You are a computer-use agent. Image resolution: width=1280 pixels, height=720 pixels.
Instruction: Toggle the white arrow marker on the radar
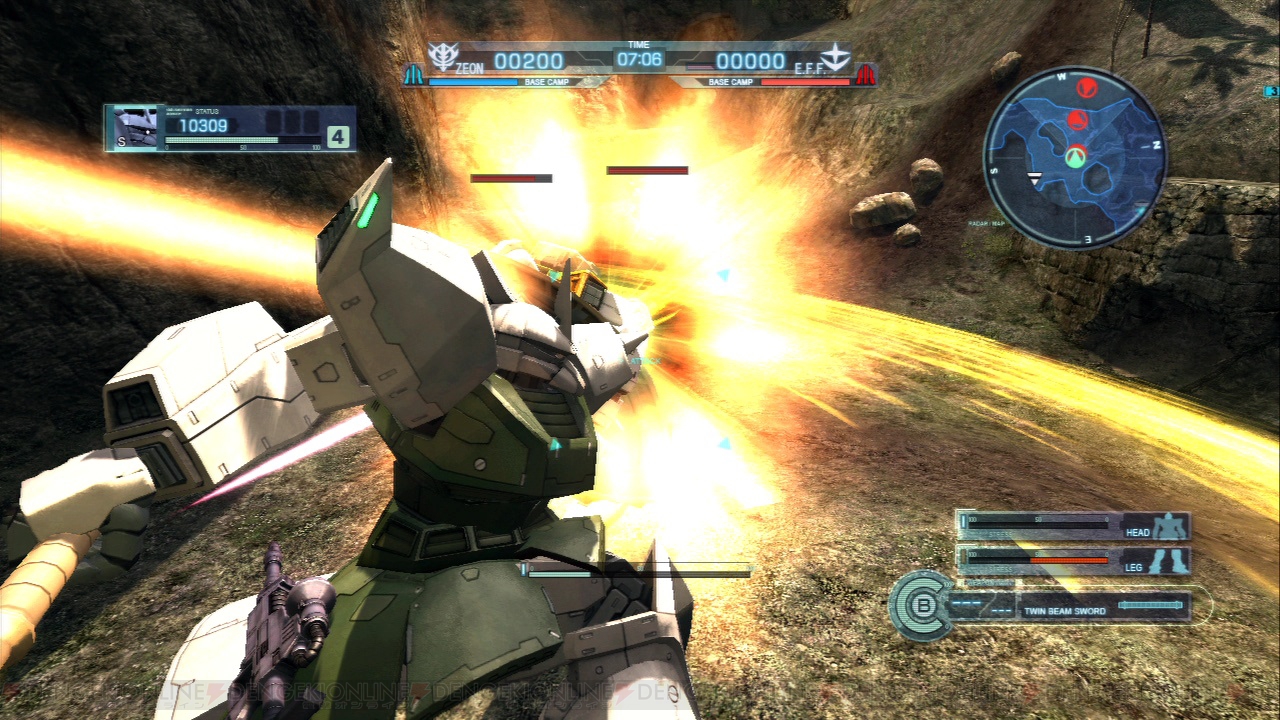tap(1035, 178)
